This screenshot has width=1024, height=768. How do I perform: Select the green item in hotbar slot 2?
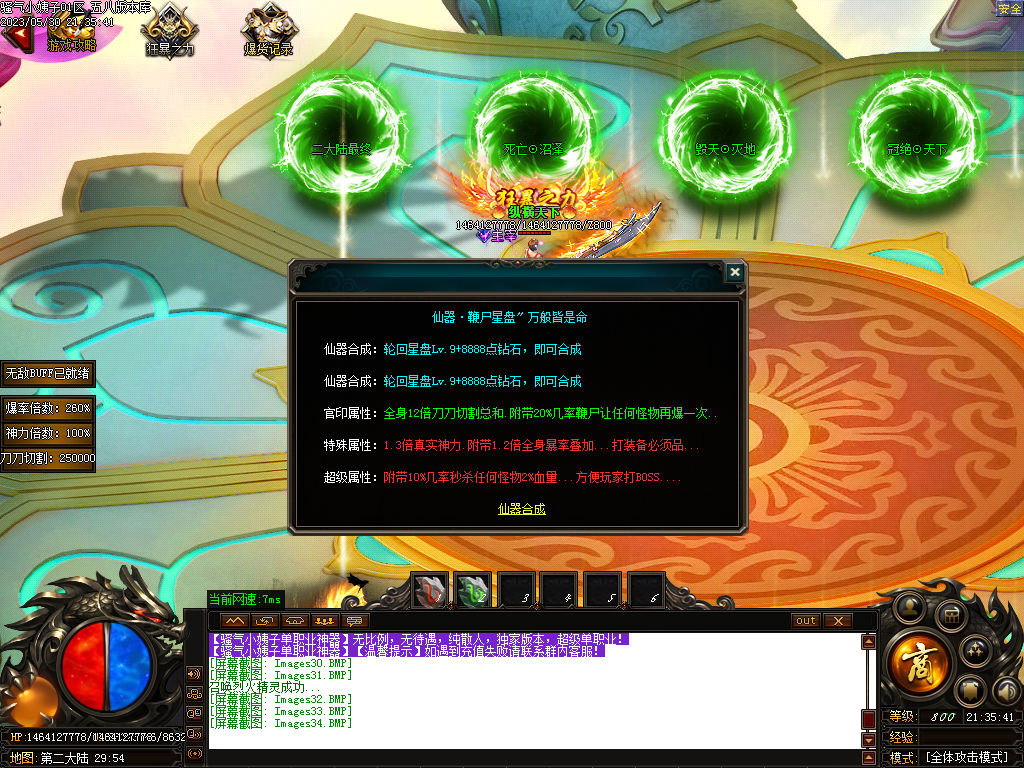coord(474,591)
